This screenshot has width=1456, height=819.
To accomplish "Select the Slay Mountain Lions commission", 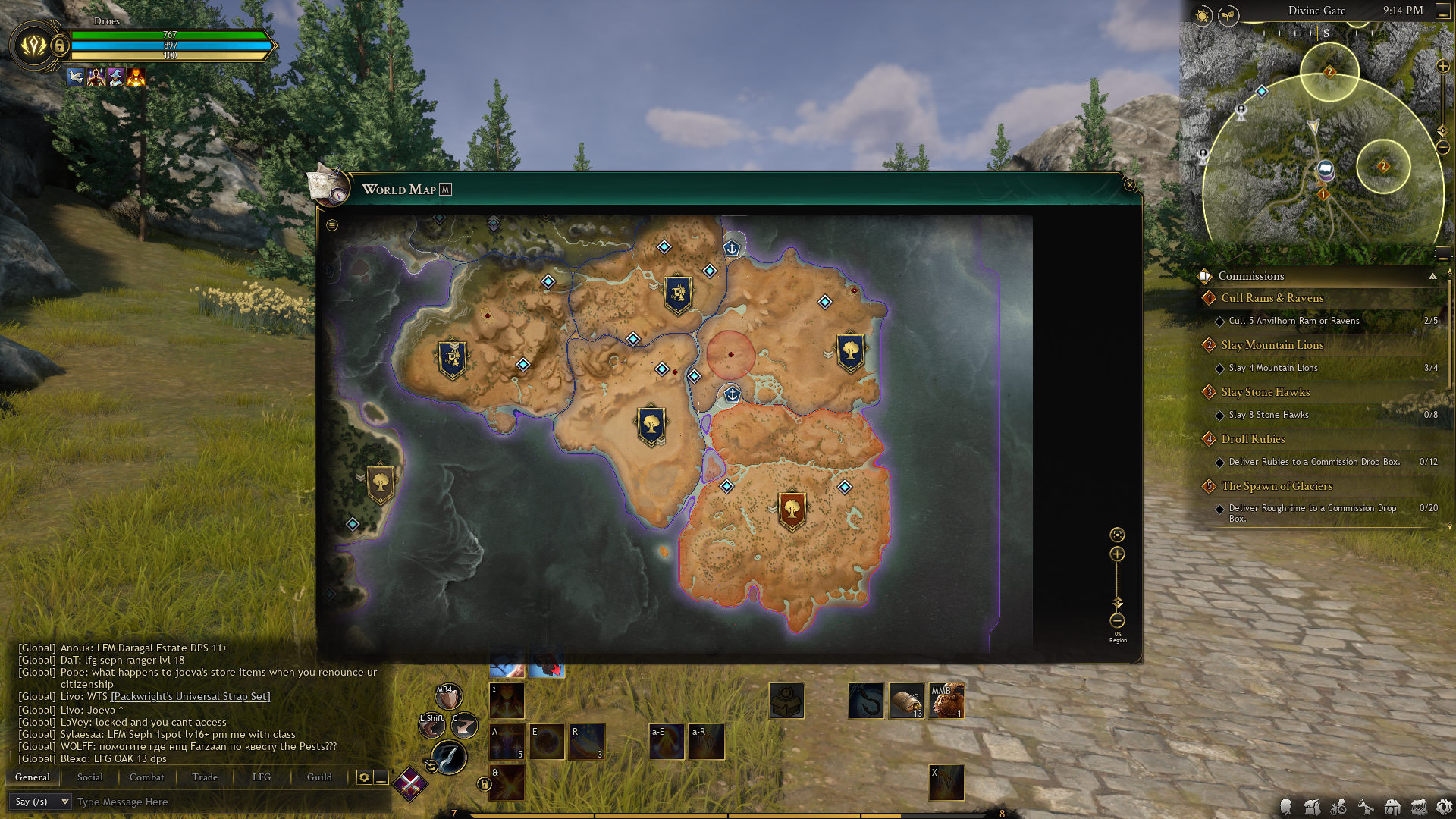I will (1272, 345).
